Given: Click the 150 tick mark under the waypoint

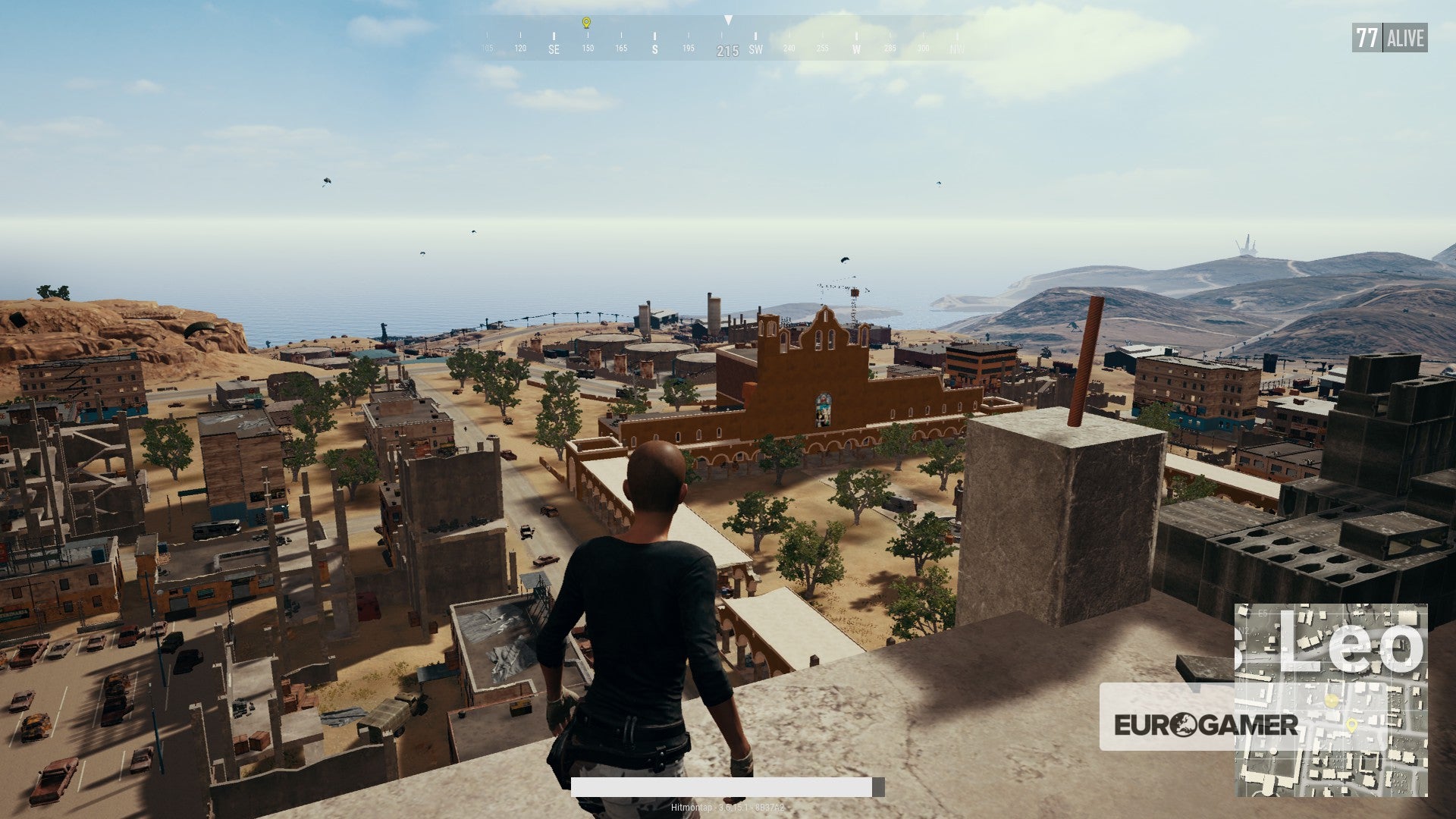Looking at the screenshot, I should [588, 36].
